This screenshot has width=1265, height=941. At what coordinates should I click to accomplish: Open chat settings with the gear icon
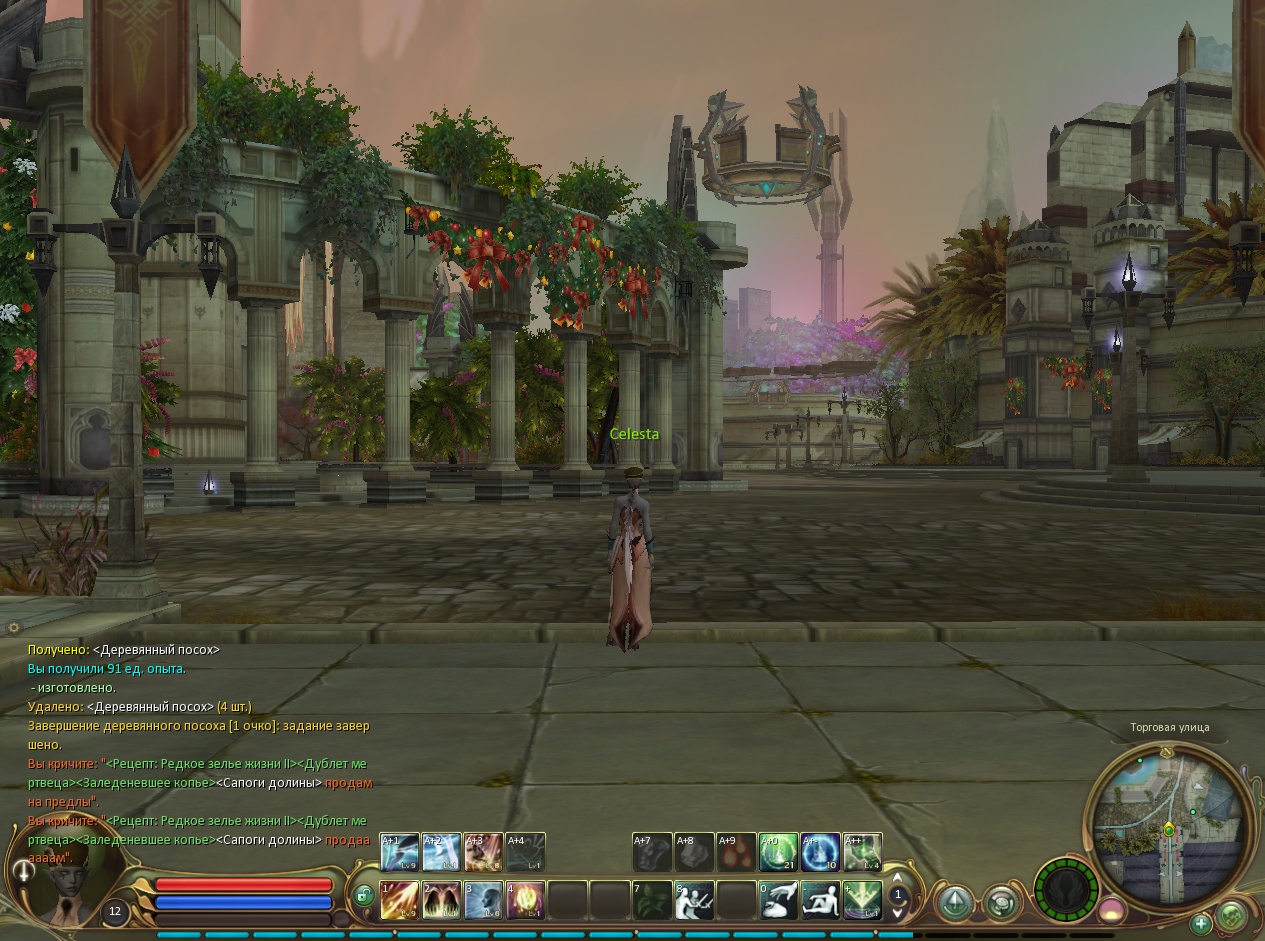[x=13, y=628]
